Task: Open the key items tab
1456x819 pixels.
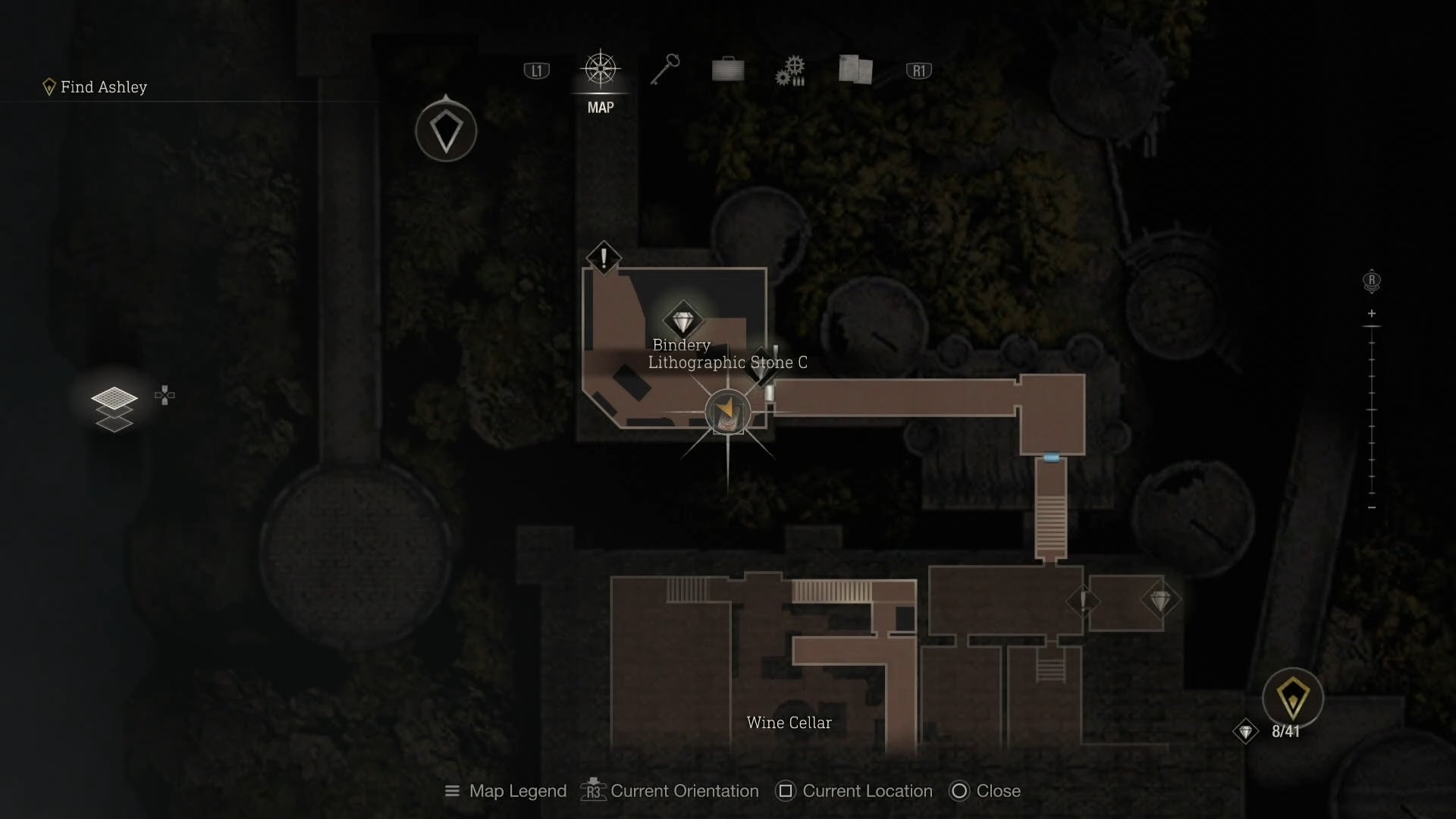Action: click(665, 71)
